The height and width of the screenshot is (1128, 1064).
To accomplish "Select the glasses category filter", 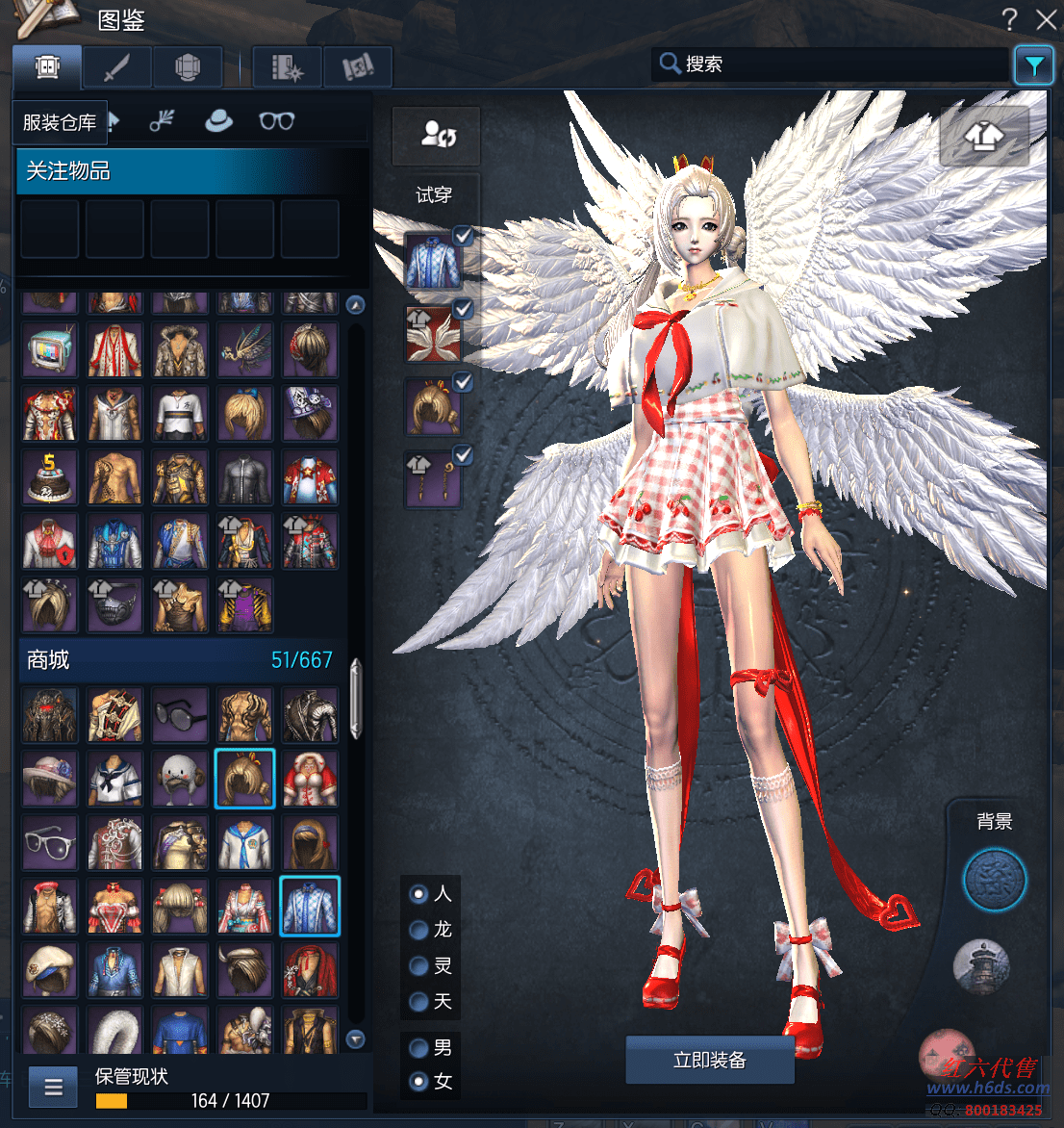I will 276,121.
